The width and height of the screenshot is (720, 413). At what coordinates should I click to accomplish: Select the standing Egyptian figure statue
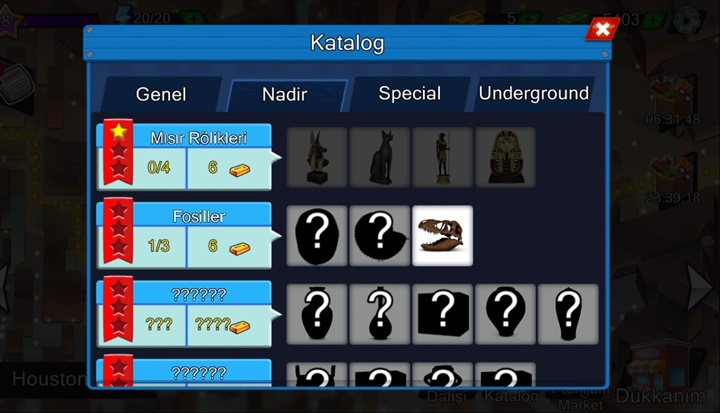click(x=442, y=157)
